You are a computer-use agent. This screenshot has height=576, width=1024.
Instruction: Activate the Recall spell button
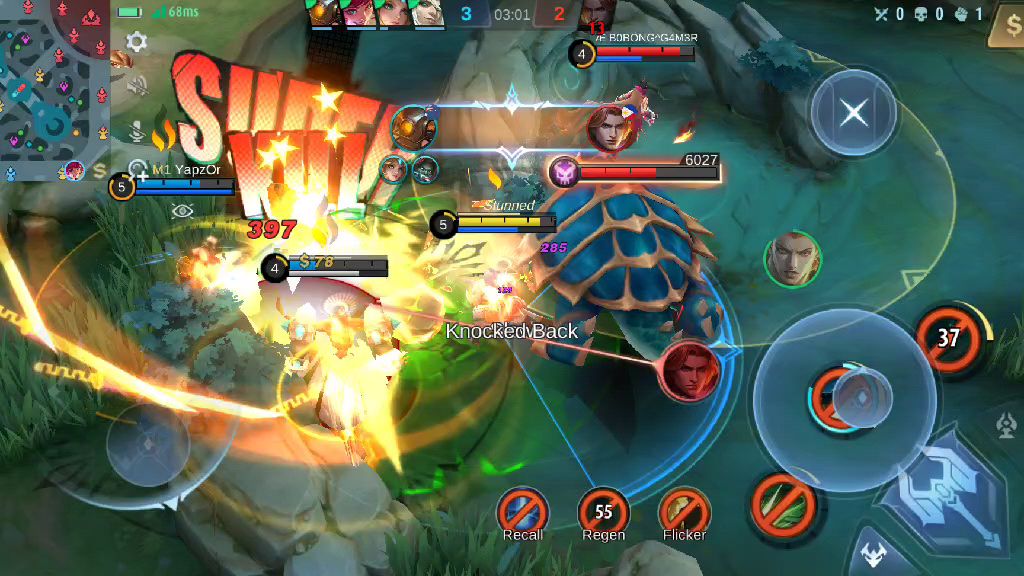point(523,510)
